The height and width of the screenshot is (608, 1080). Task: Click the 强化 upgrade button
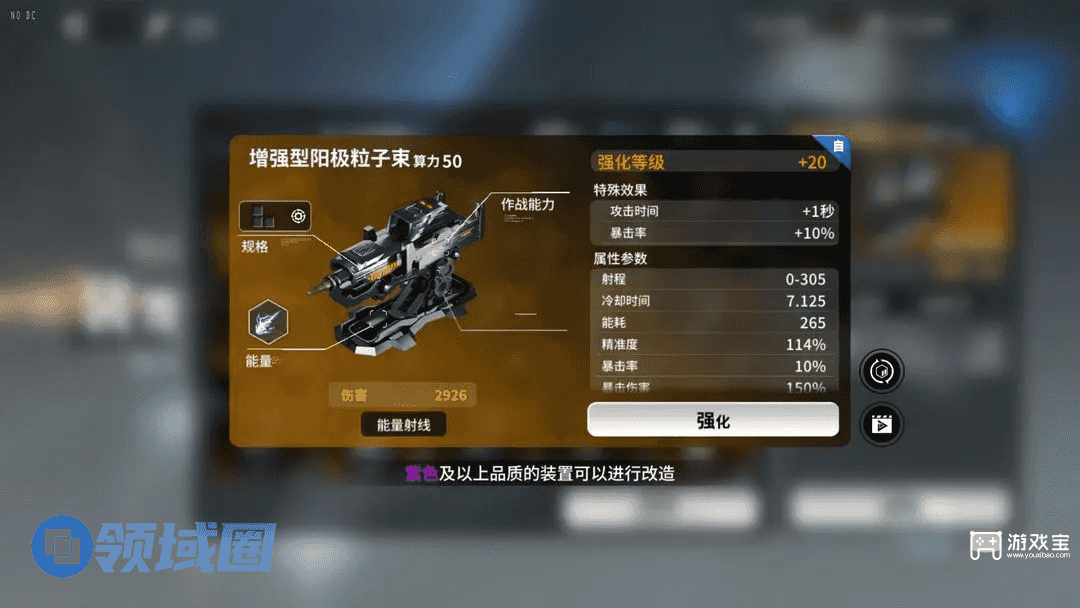click(x=712, y=420)
